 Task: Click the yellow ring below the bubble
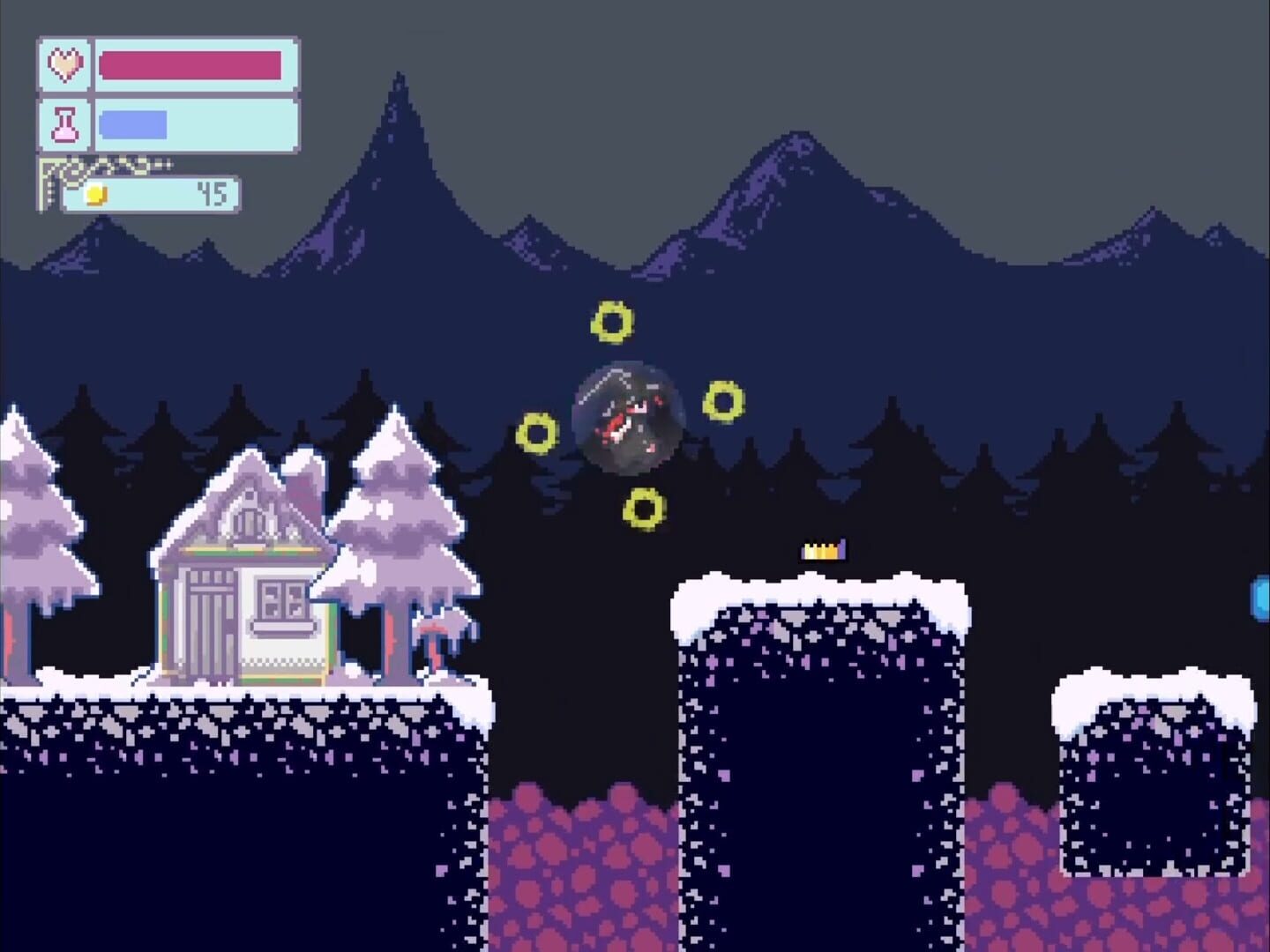click(644, 508)
